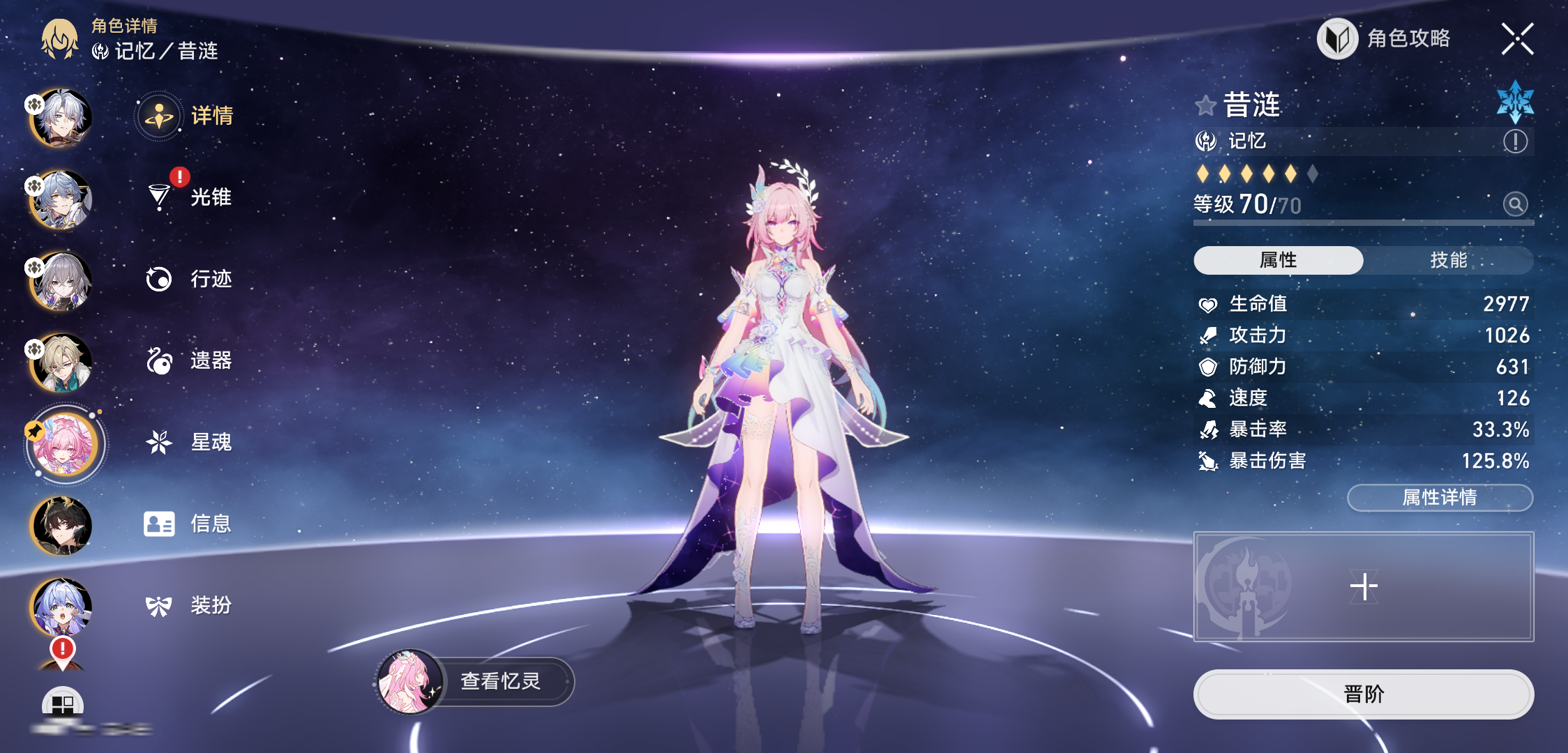Open the character list grid icon
The height and width of the screenshot is (753, 1568).
click(63, 704)
